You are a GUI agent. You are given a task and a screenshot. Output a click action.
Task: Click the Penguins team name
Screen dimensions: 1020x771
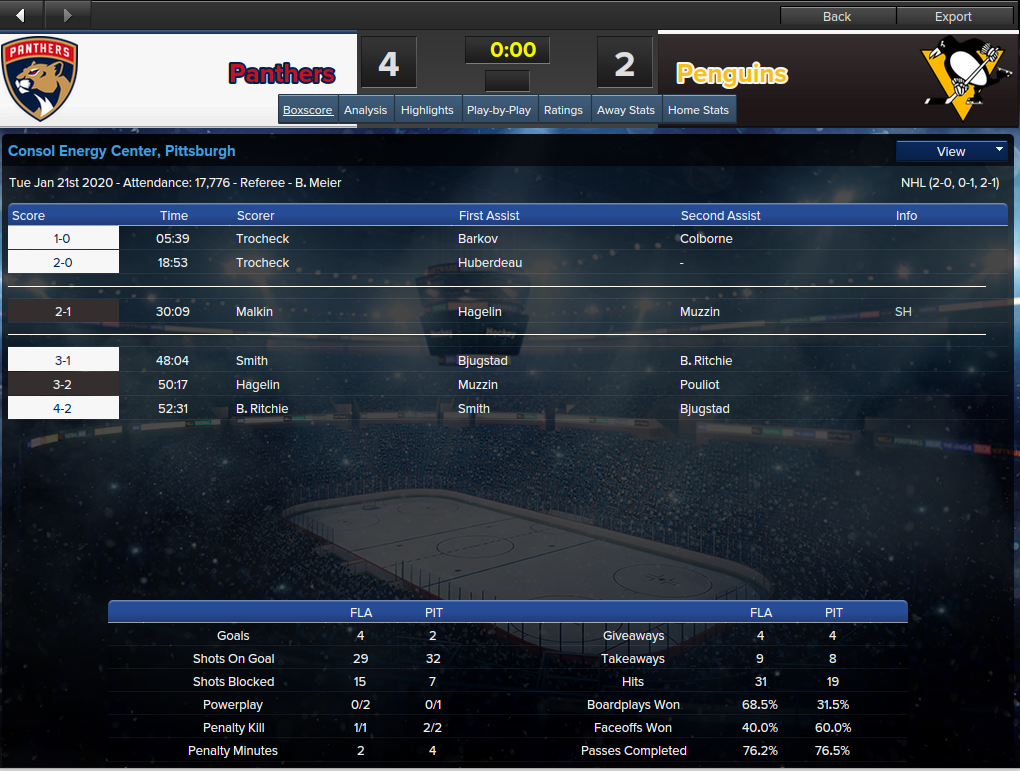[732, 73]
